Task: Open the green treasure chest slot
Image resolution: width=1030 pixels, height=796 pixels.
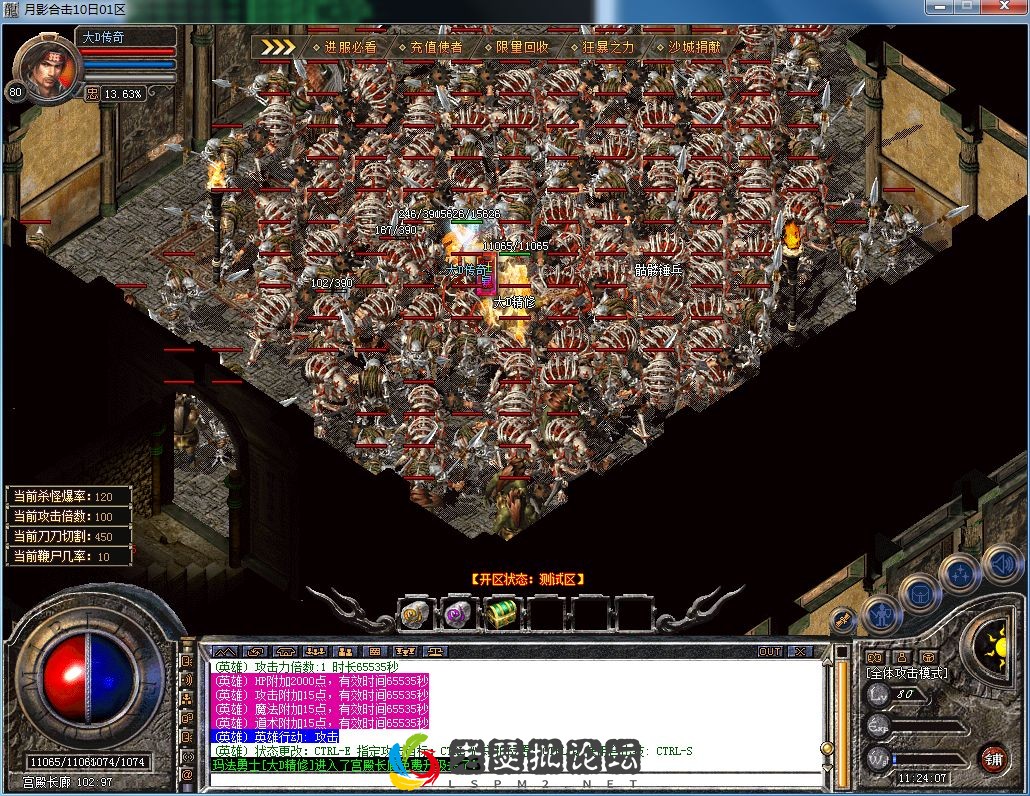Action: click(501, 612)
